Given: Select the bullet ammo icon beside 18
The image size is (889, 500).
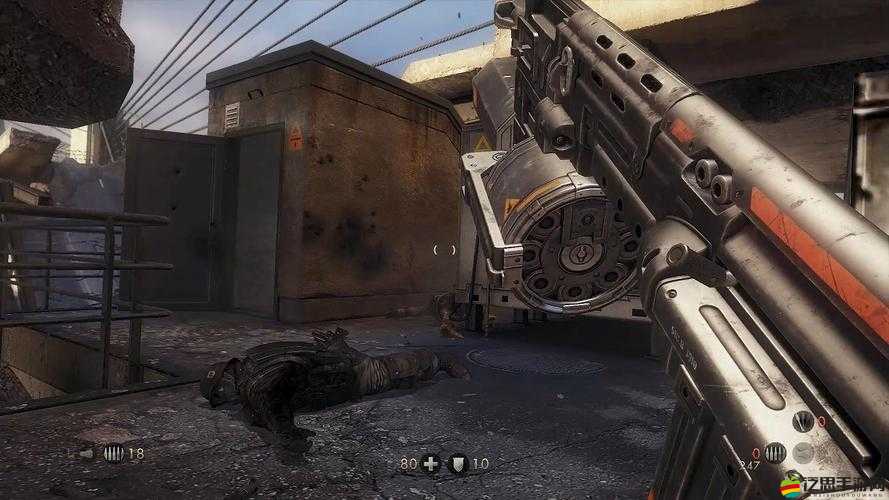Looking at the screenshot, I should tap(113, 453).
